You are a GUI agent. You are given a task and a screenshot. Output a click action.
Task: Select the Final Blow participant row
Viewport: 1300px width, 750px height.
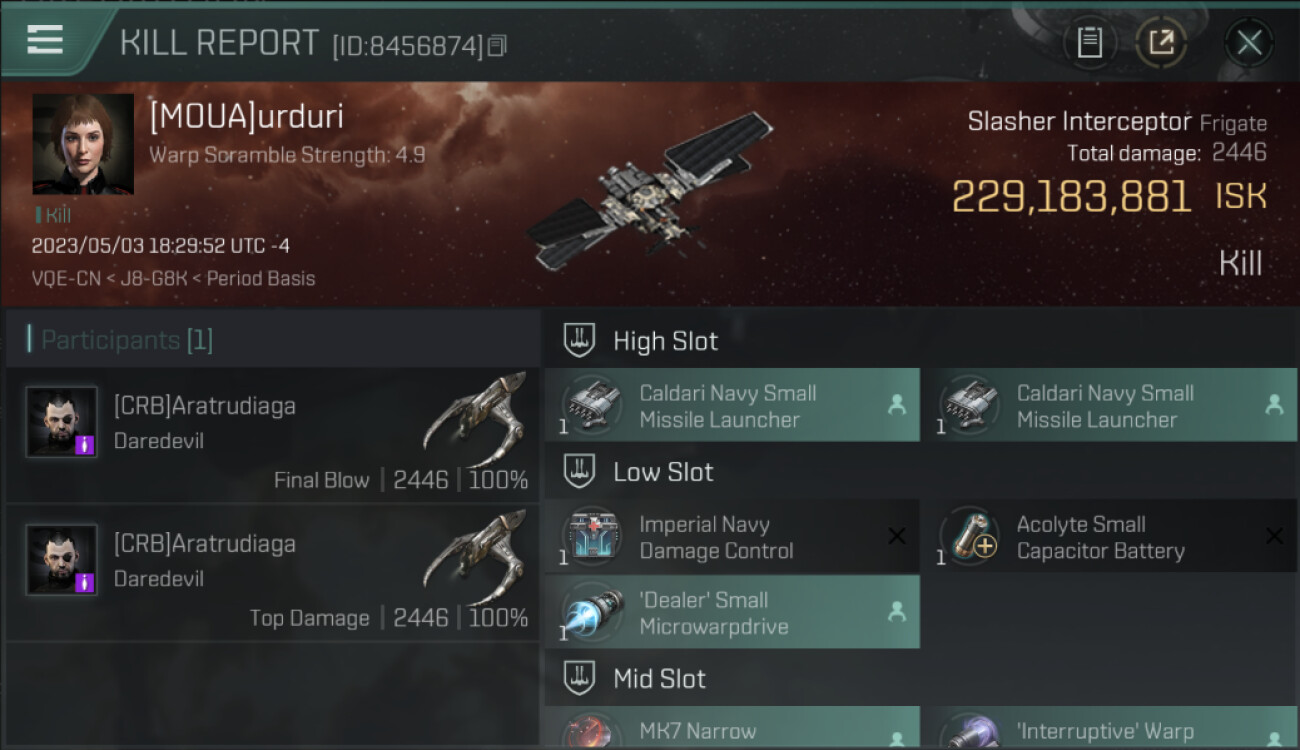click(272, 436)
